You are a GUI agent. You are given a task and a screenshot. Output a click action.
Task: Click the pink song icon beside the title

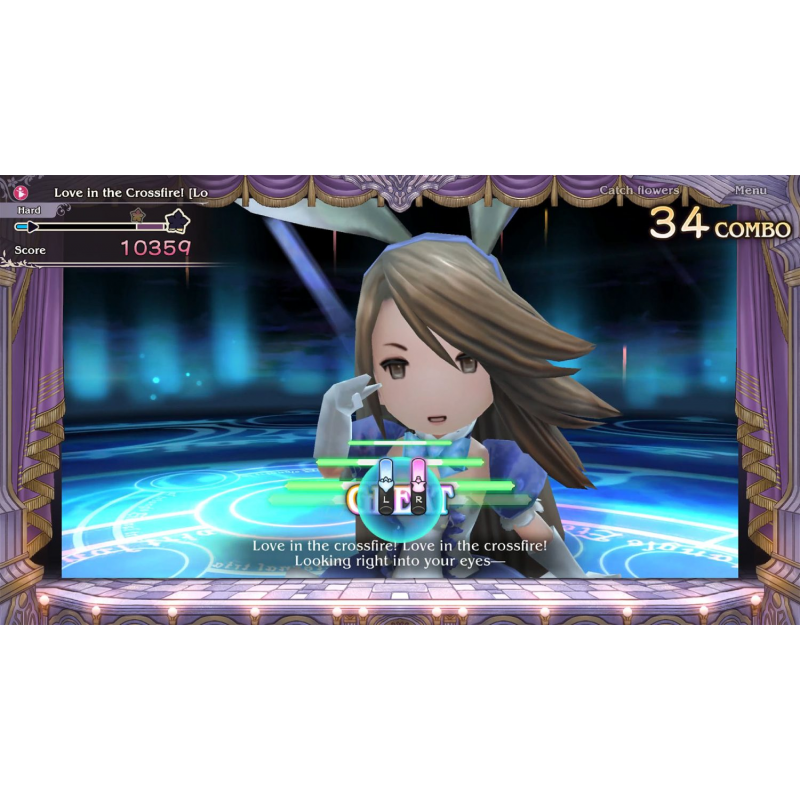tap(22, 191)
